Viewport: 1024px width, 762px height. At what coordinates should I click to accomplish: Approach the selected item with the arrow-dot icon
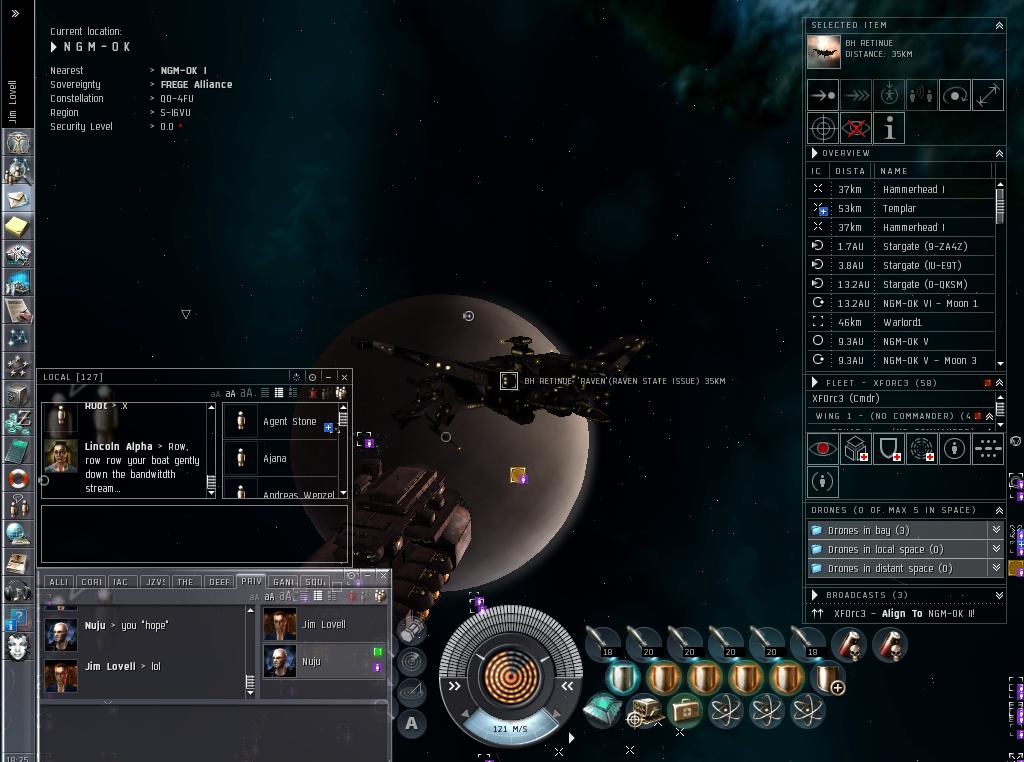[823, 95]
